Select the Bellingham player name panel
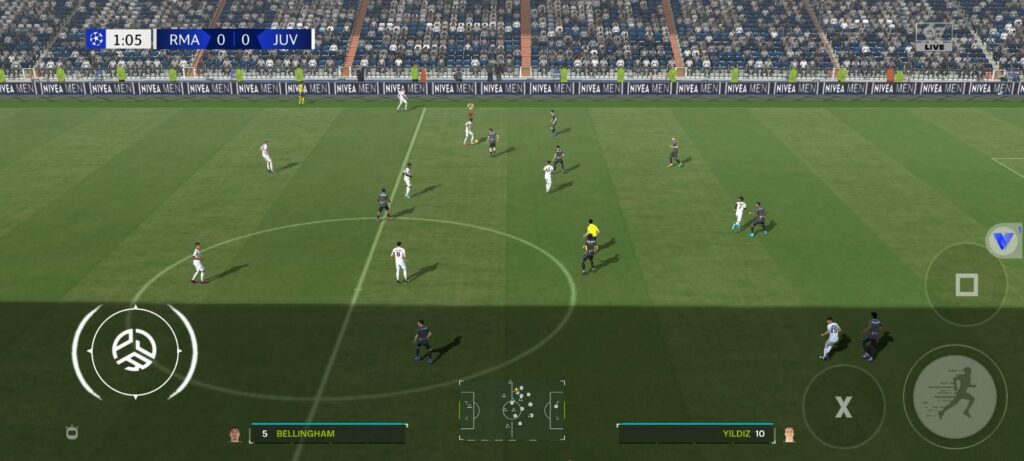Screen dimensions: 1024x461 coord(327,434)
